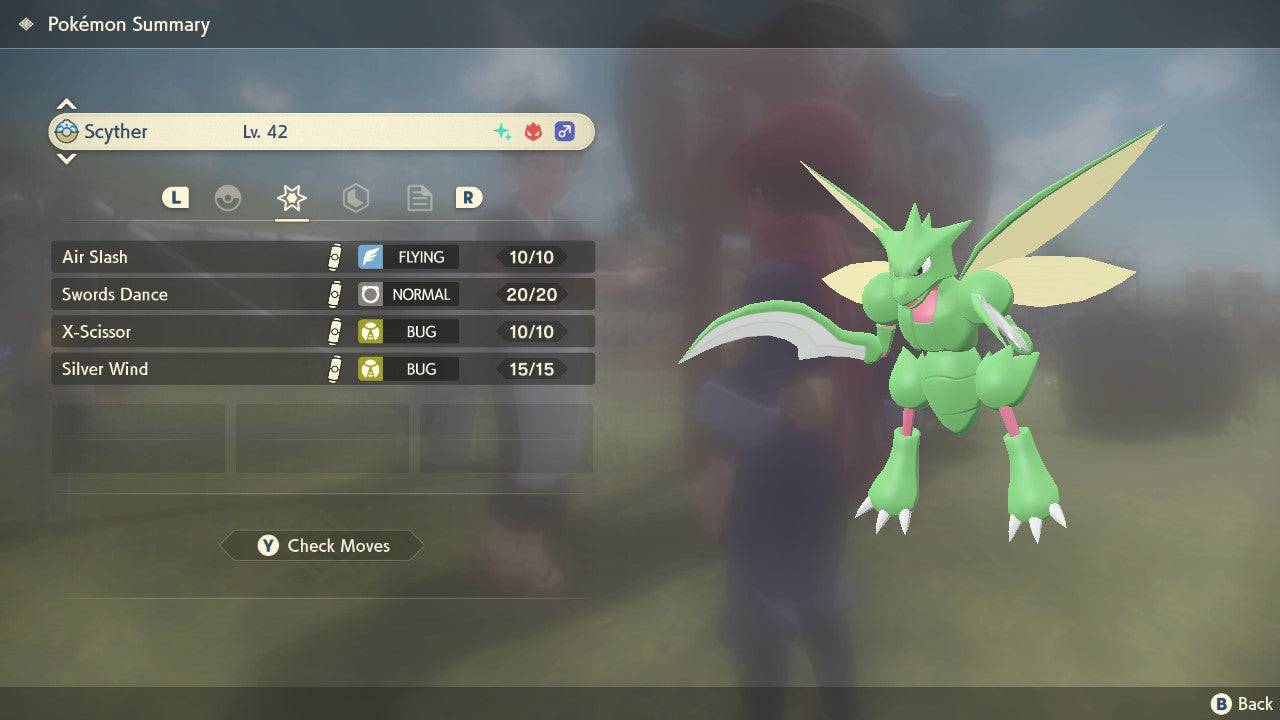This screenshot has width=1280, height=720.
Task: Switch to the Poké Ball summary tab
Action: tap(228, 198)
